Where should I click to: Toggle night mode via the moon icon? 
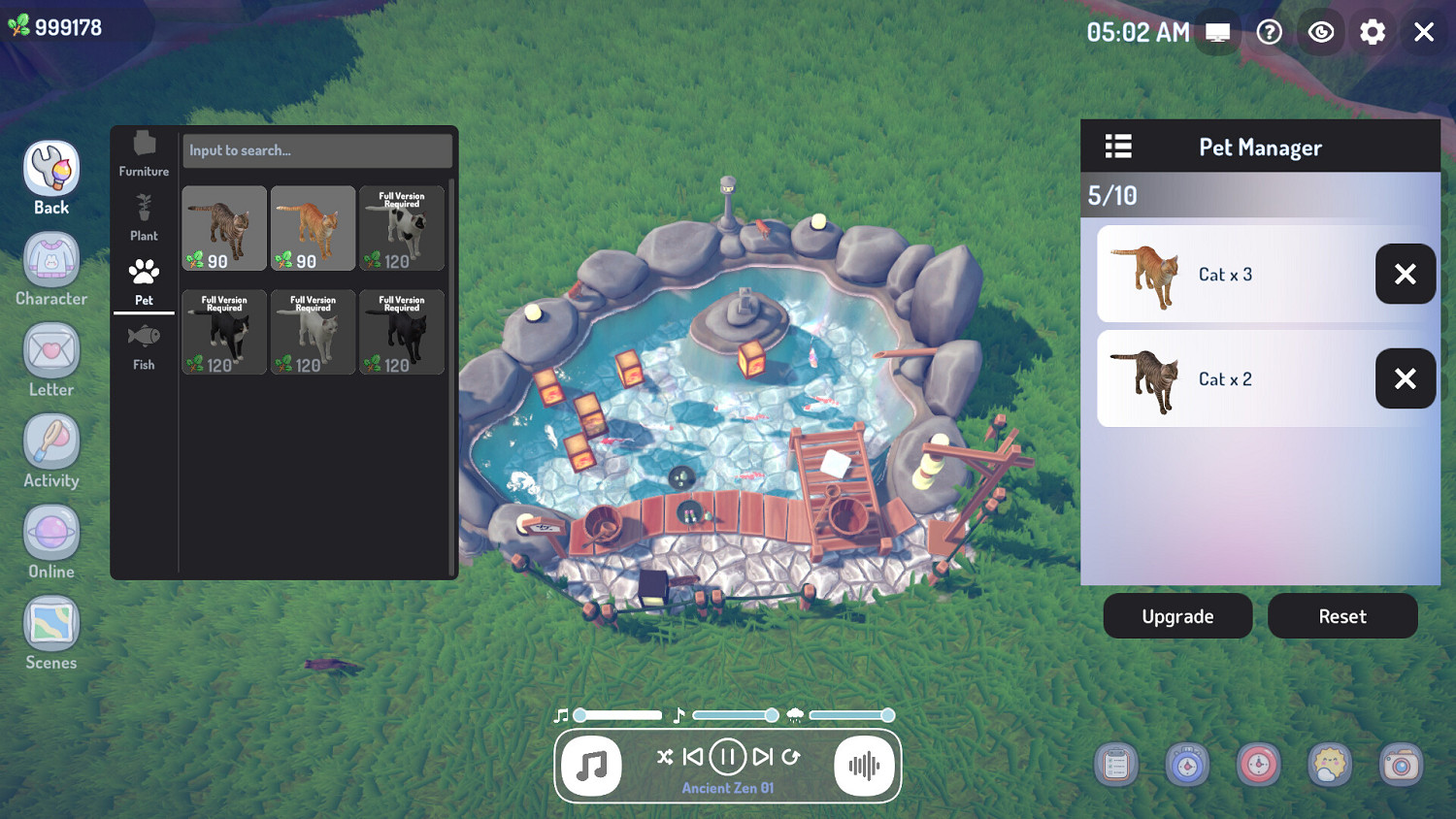[1321, 32]
